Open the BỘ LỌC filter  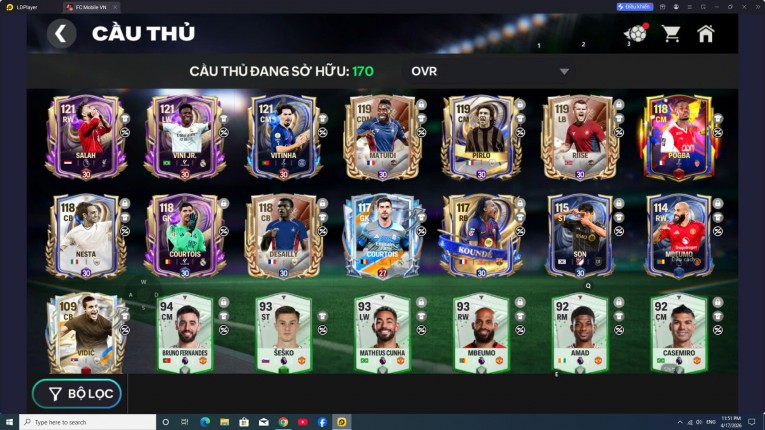77,394
